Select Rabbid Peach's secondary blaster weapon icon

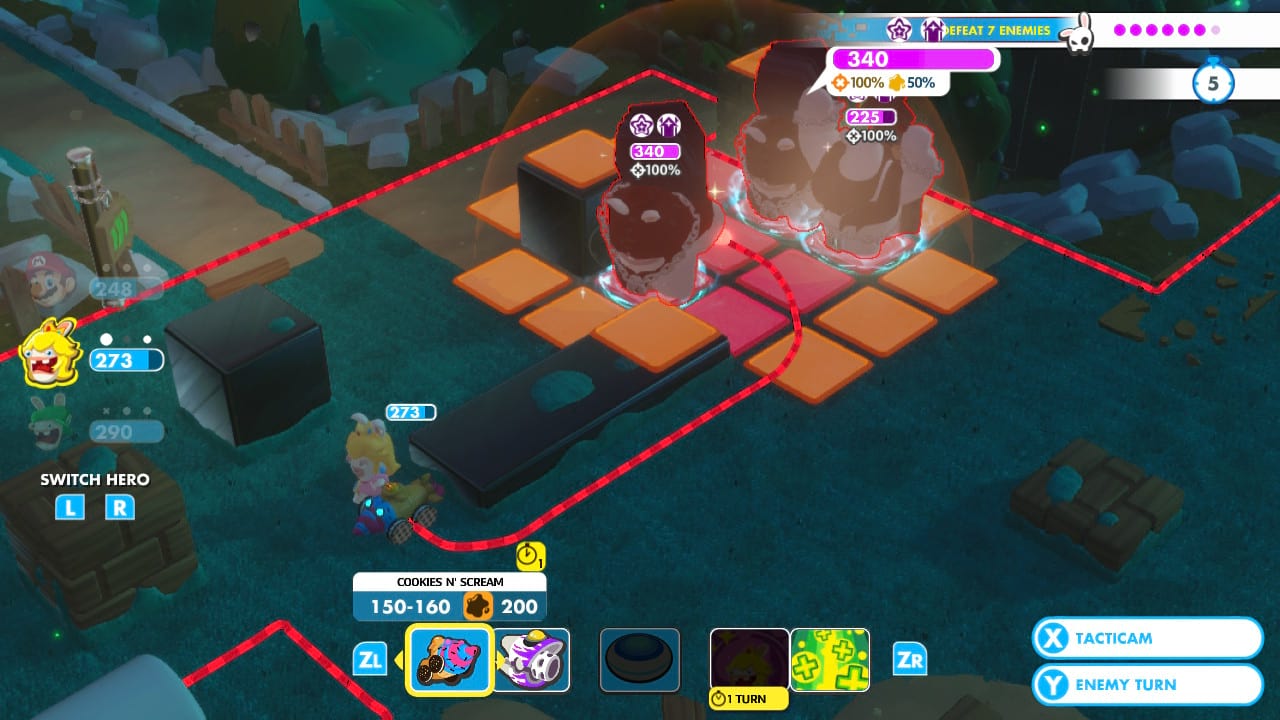(533, 658)
